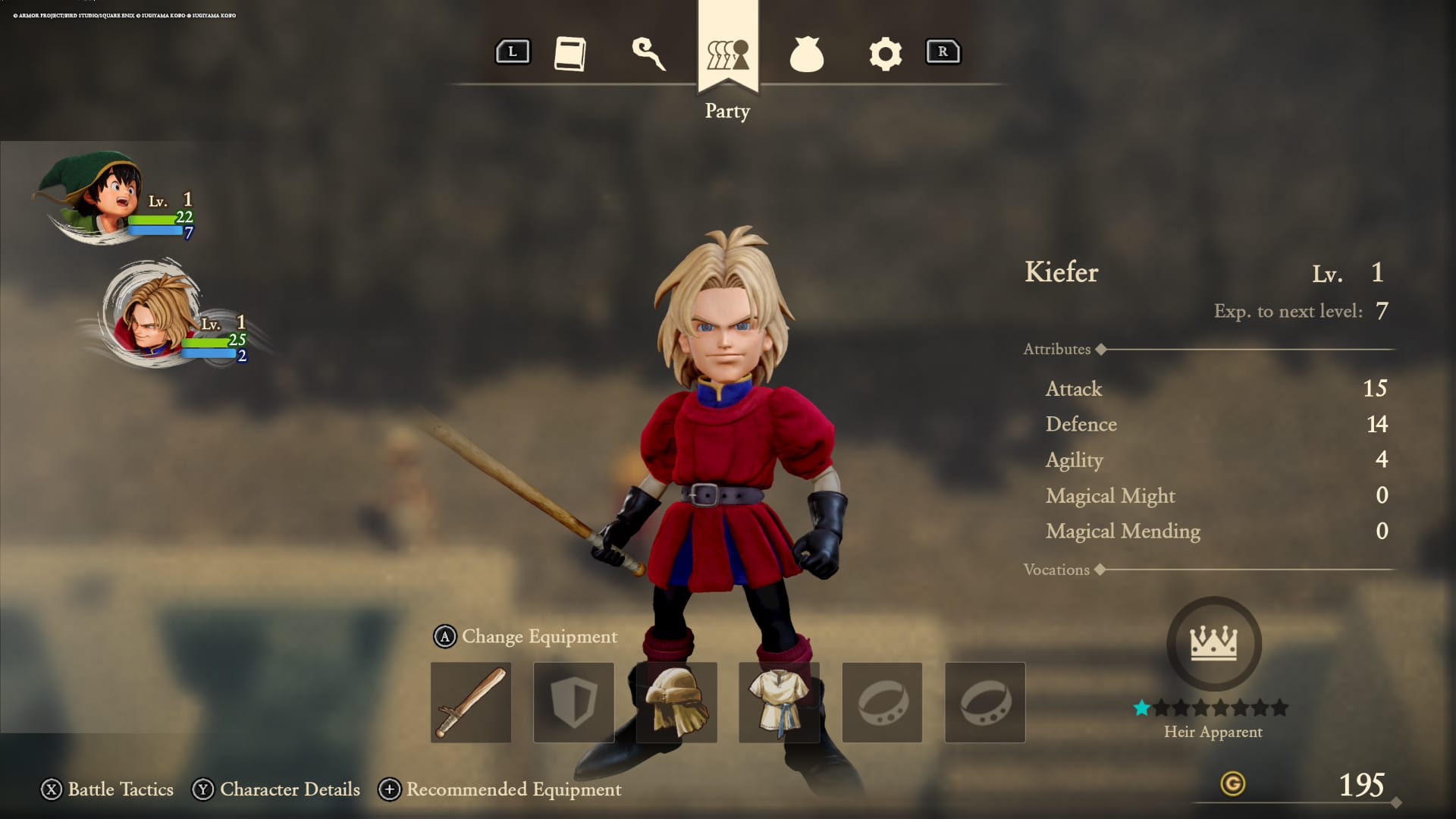Select the Heir Apparent vocation crown emblem

tap(1213, 643)
